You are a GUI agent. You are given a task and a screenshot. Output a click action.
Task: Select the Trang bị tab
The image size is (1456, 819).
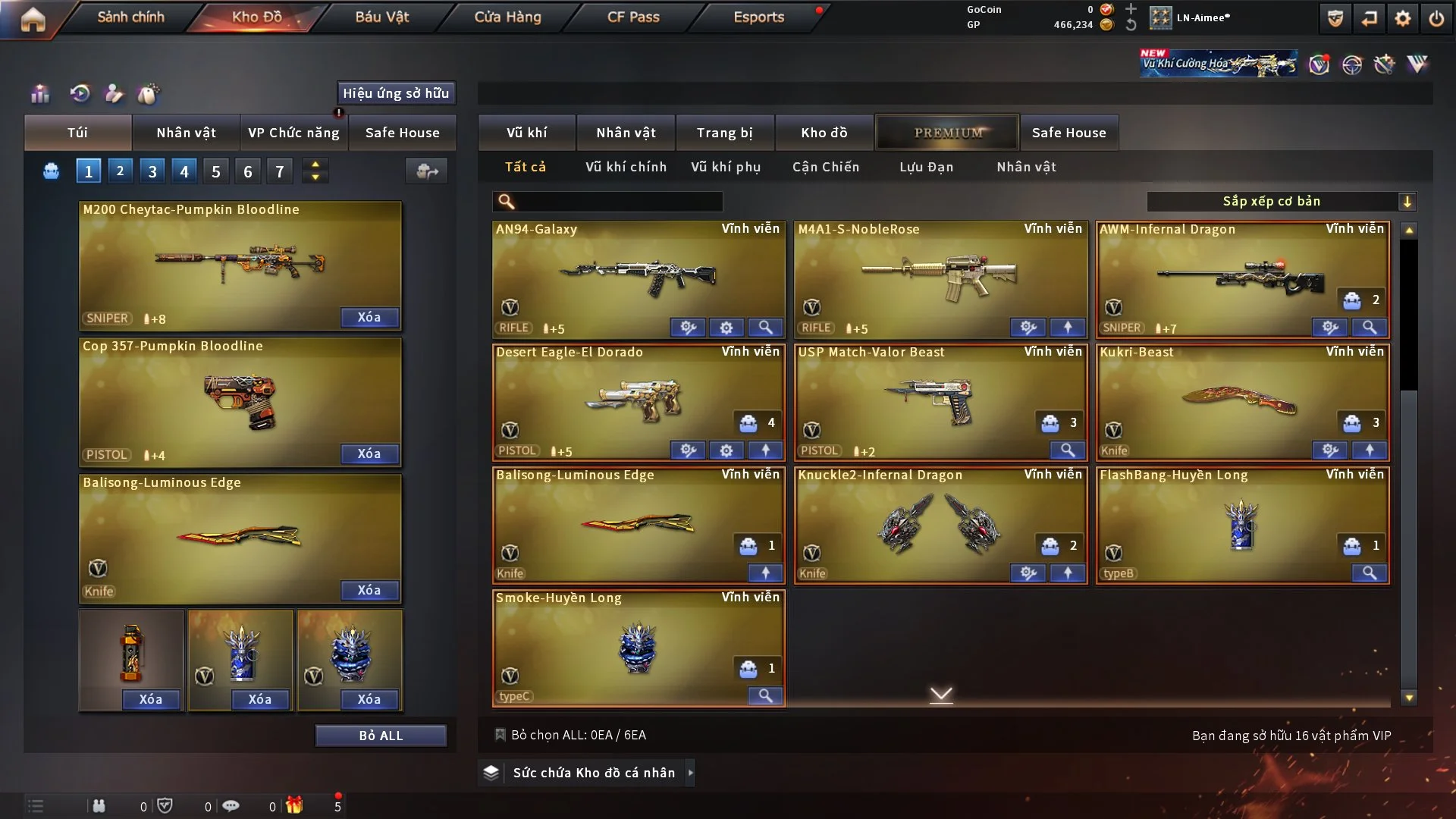pos(724,133)
